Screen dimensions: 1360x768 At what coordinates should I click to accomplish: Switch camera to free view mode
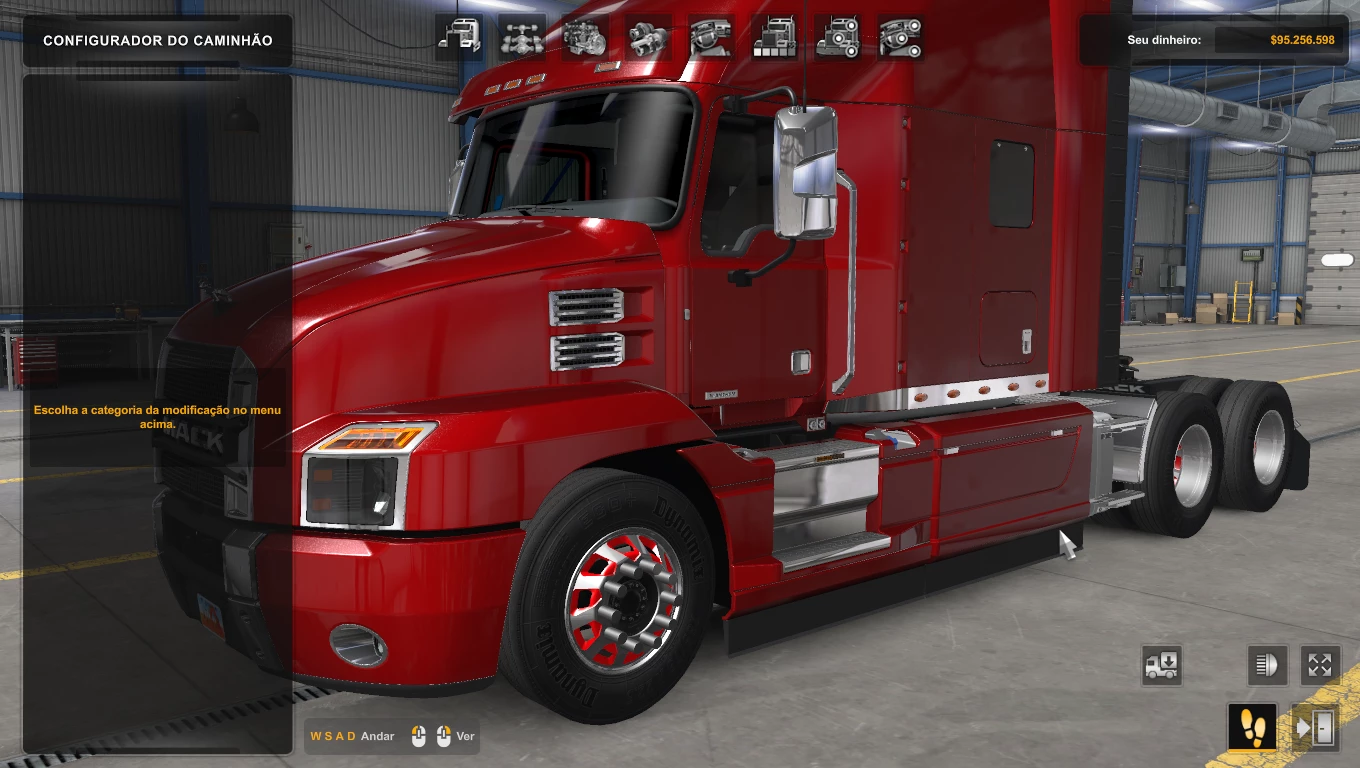click(1320, 665)
